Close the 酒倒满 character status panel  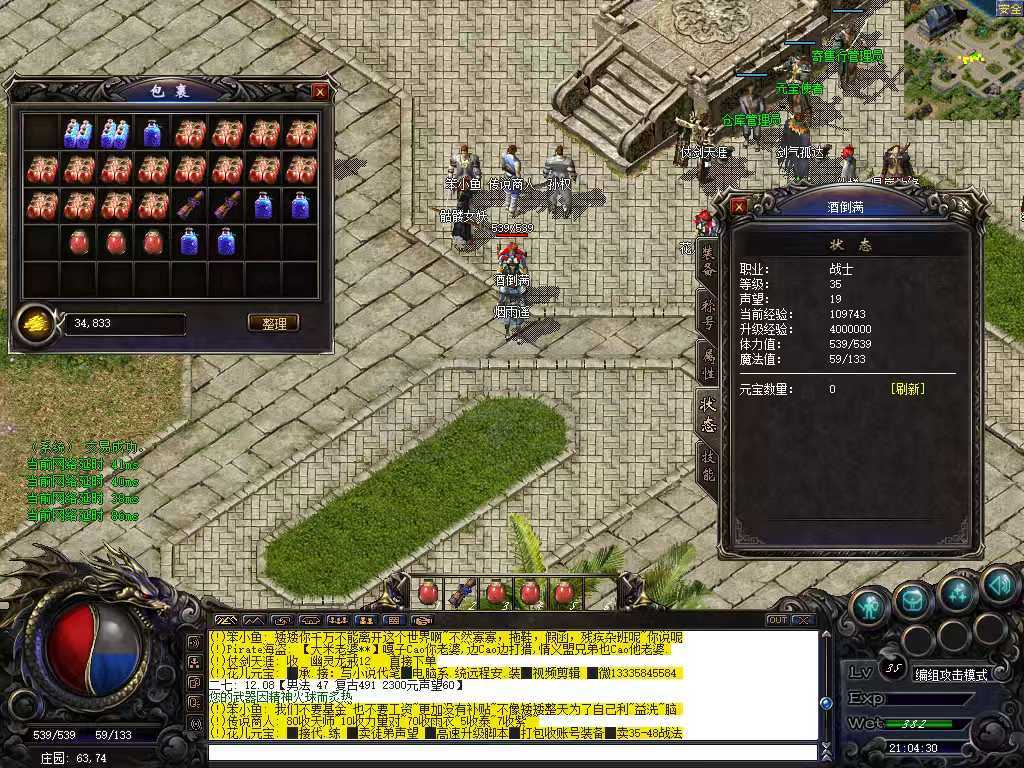click(739, 206)
